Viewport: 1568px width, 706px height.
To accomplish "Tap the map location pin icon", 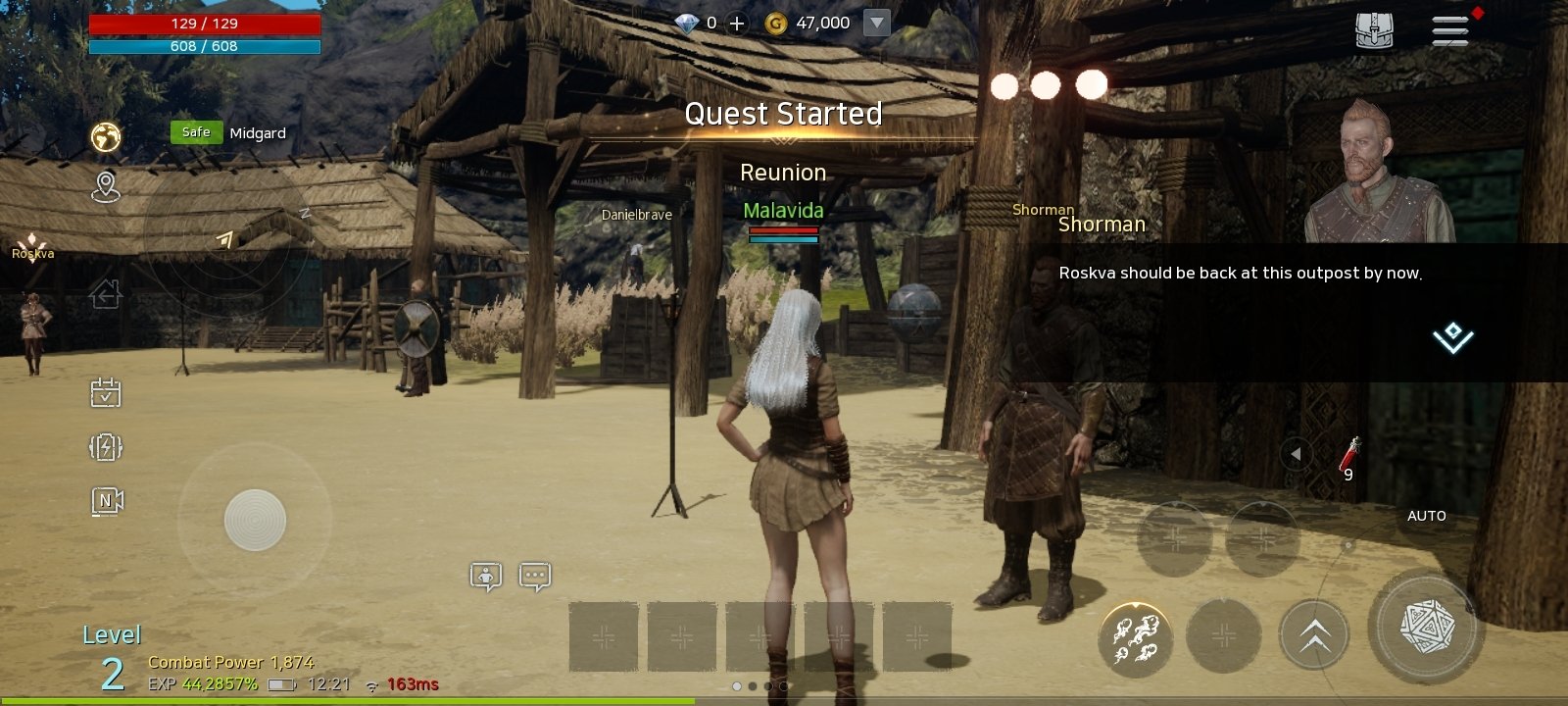I will tap(106, 186).
